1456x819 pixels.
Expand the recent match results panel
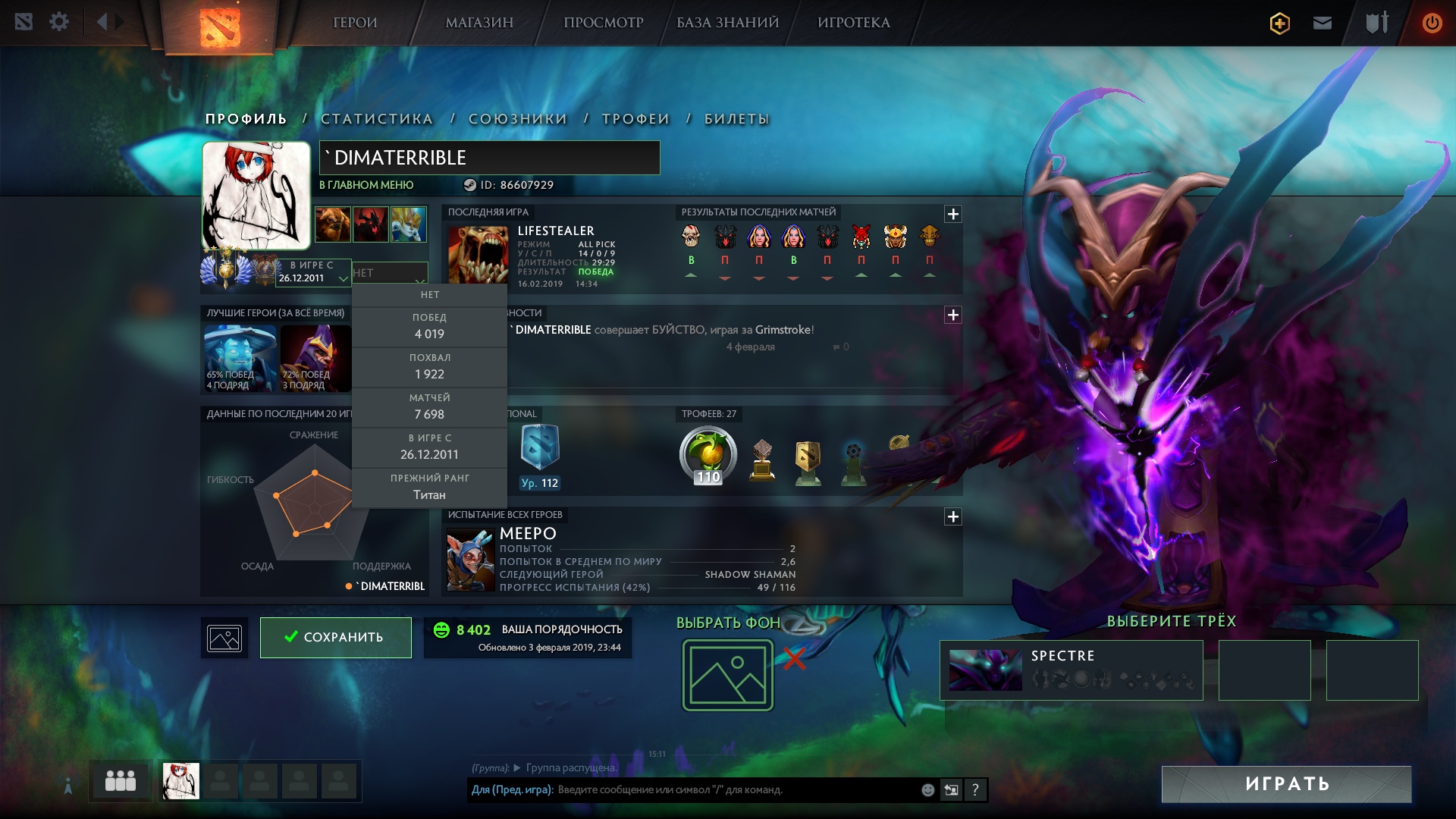(x=953, y=214)
